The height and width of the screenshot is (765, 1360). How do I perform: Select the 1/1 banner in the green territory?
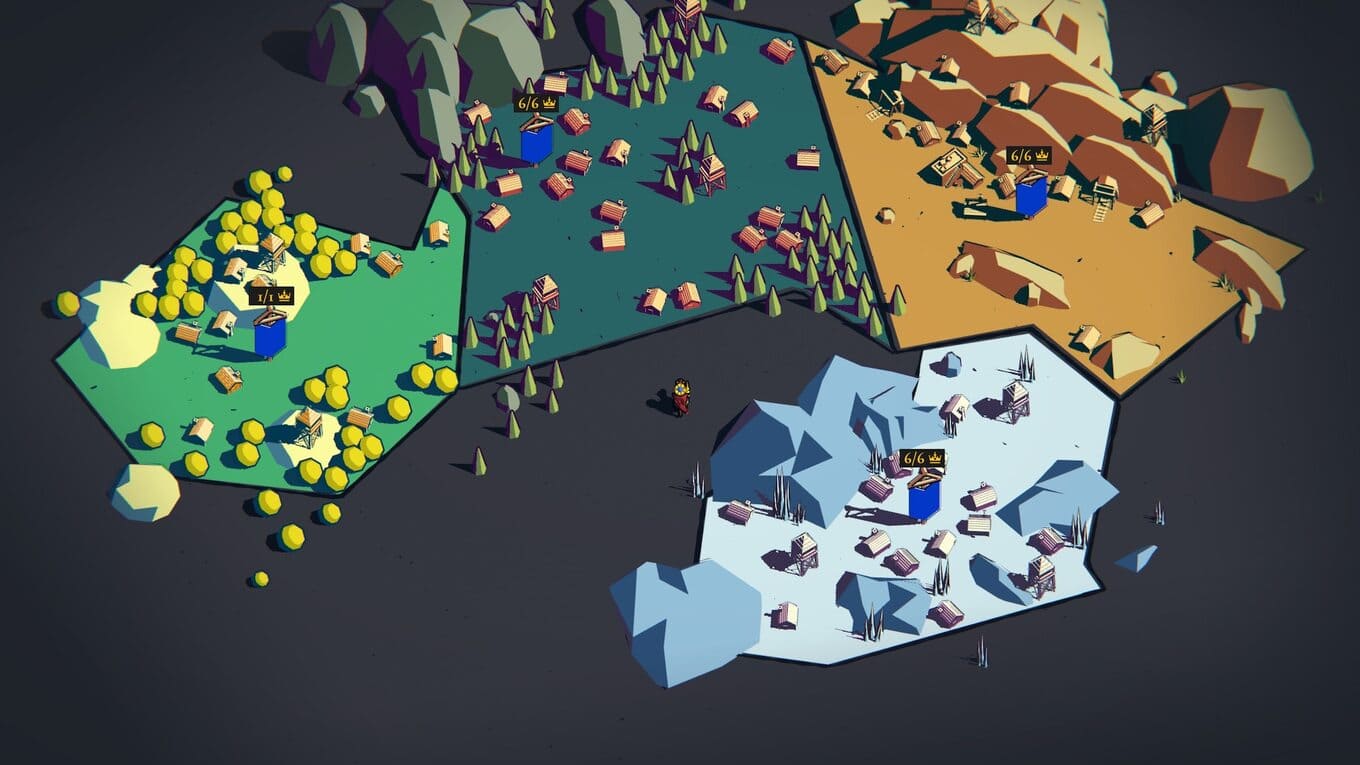(269, 335)
